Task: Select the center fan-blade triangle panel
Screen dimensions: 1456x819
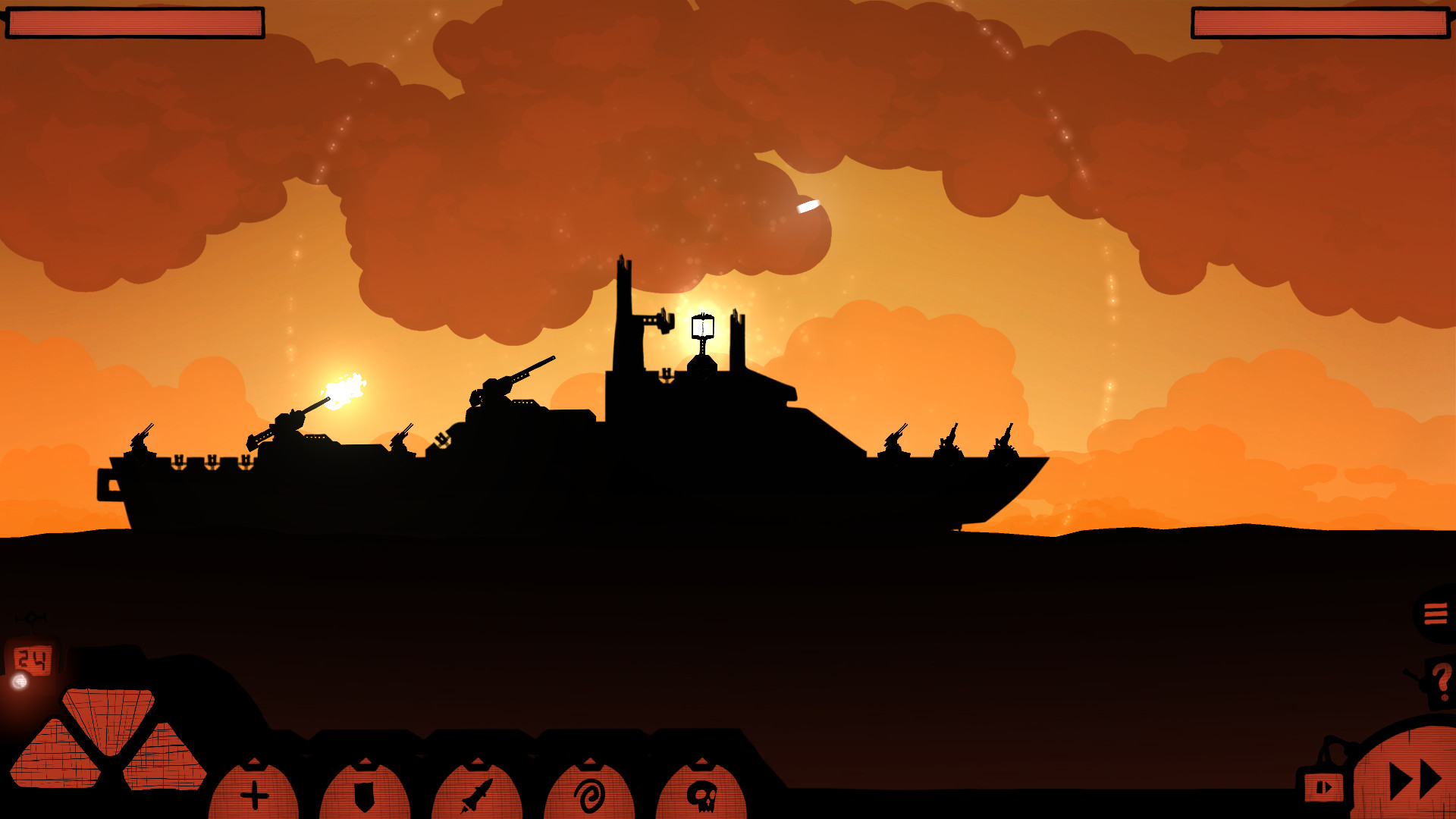Action: pyautogui.click(x=106, y=709)
